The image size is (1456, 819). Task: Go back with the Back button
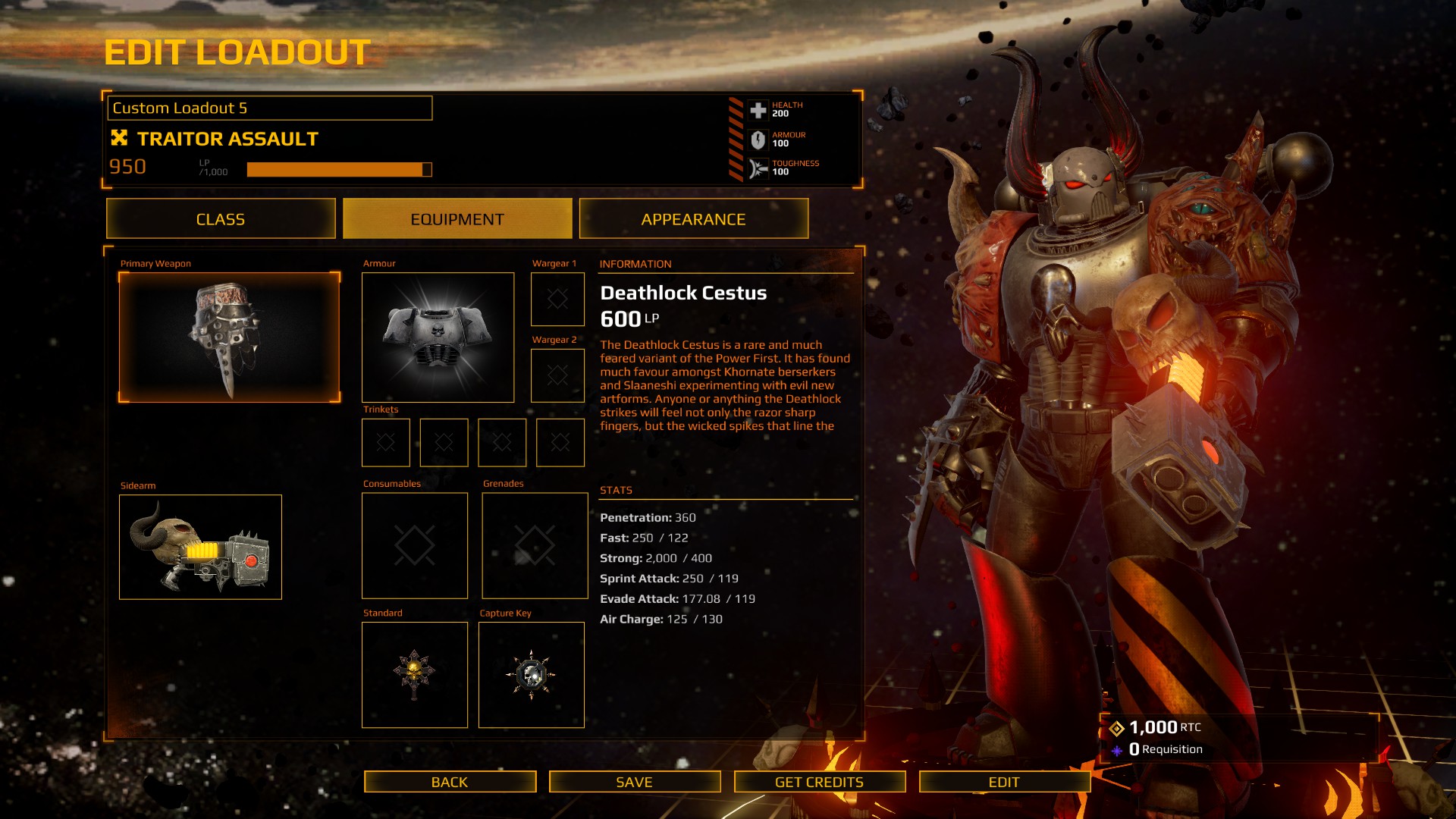tap(450, 782)
